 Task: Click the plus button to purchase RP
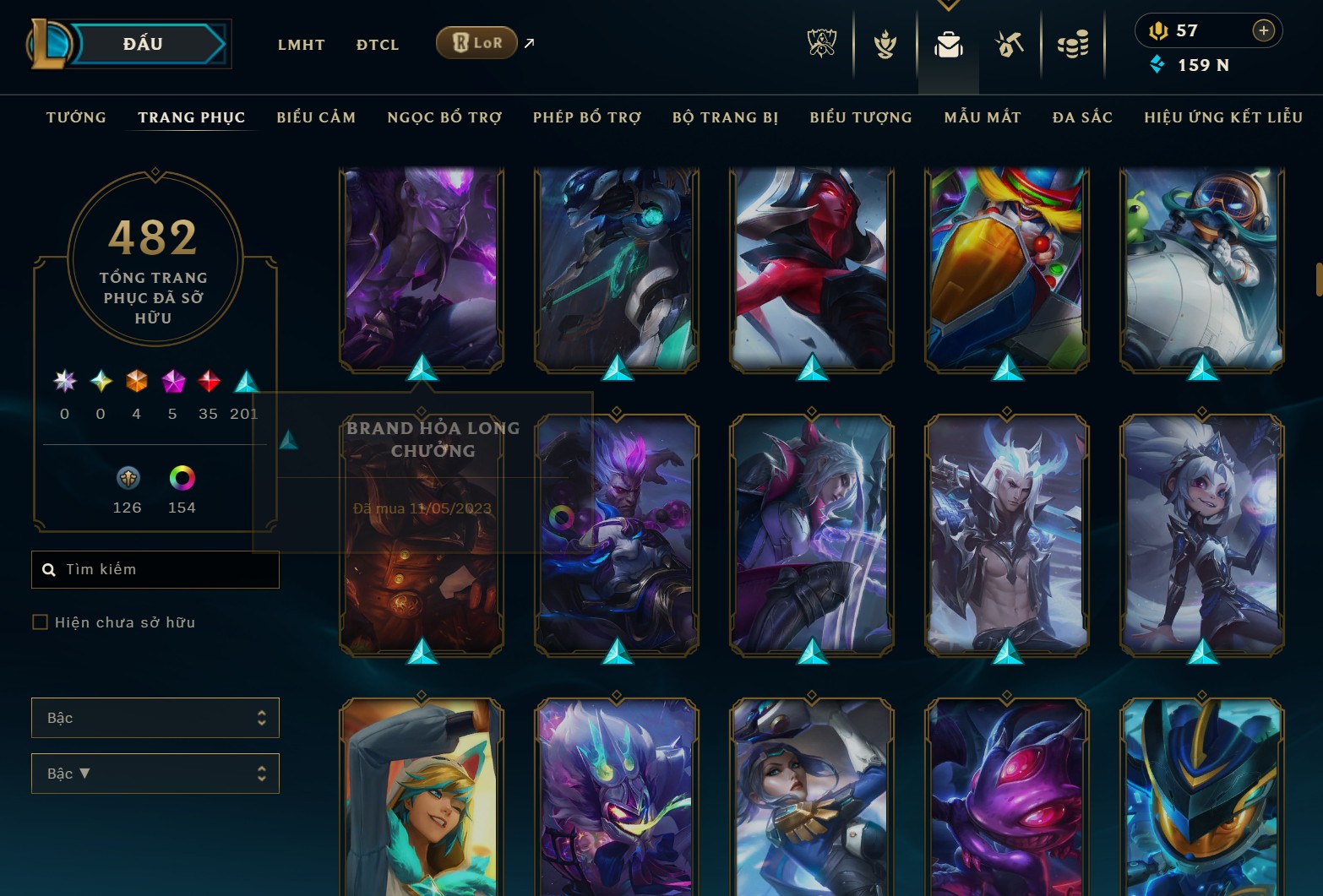point(1264,30)
